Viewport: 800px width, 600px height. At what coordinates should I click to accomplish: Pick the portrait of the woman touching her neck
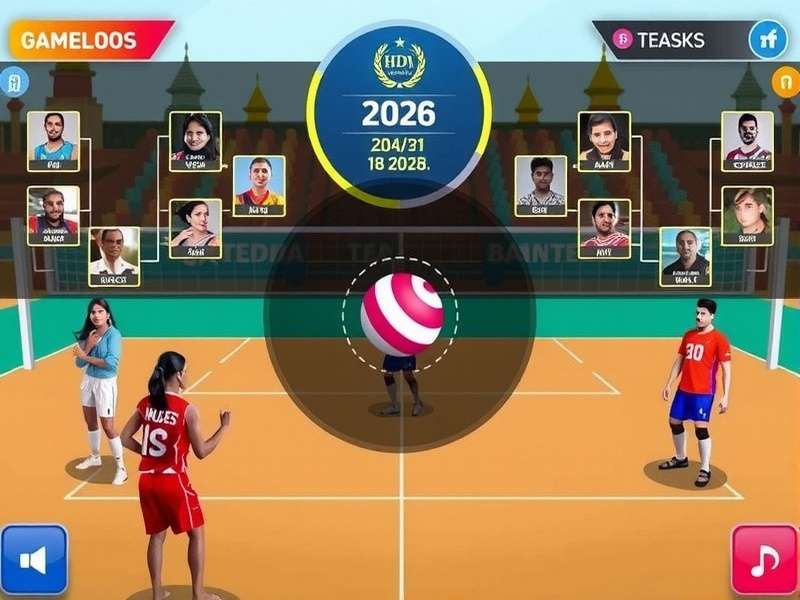(195, 228)
